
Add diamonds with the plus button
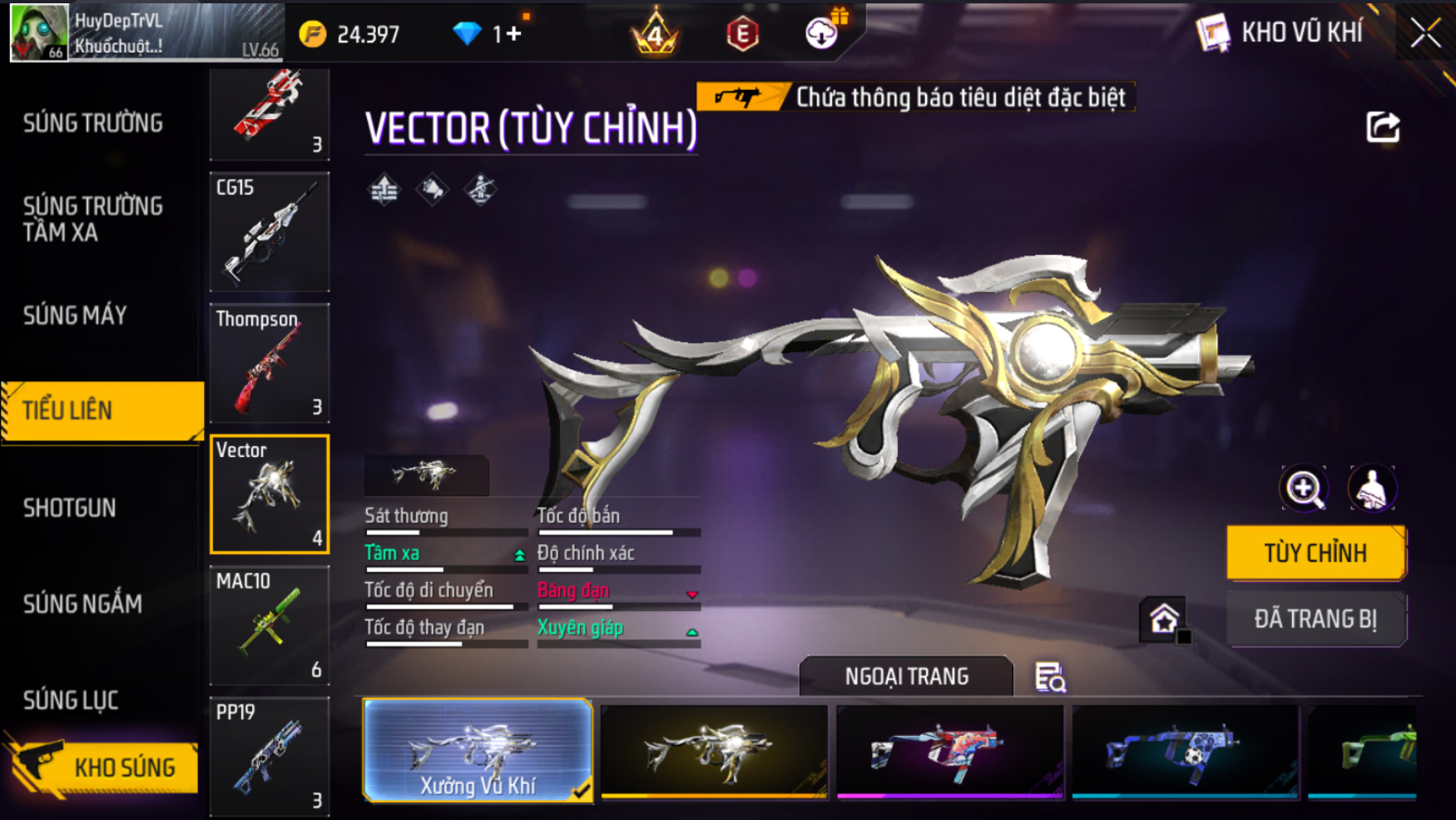[x=513, y=34]
